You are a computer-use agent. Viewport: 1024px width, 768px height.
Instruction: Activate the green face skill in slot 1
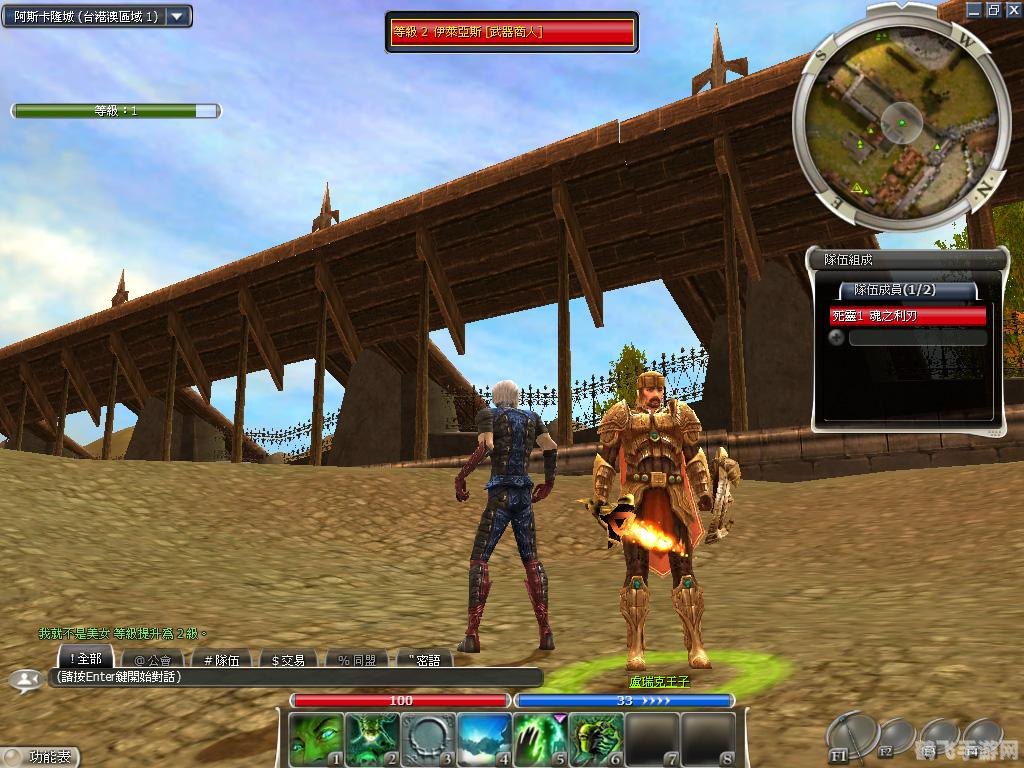coord(315,739)
